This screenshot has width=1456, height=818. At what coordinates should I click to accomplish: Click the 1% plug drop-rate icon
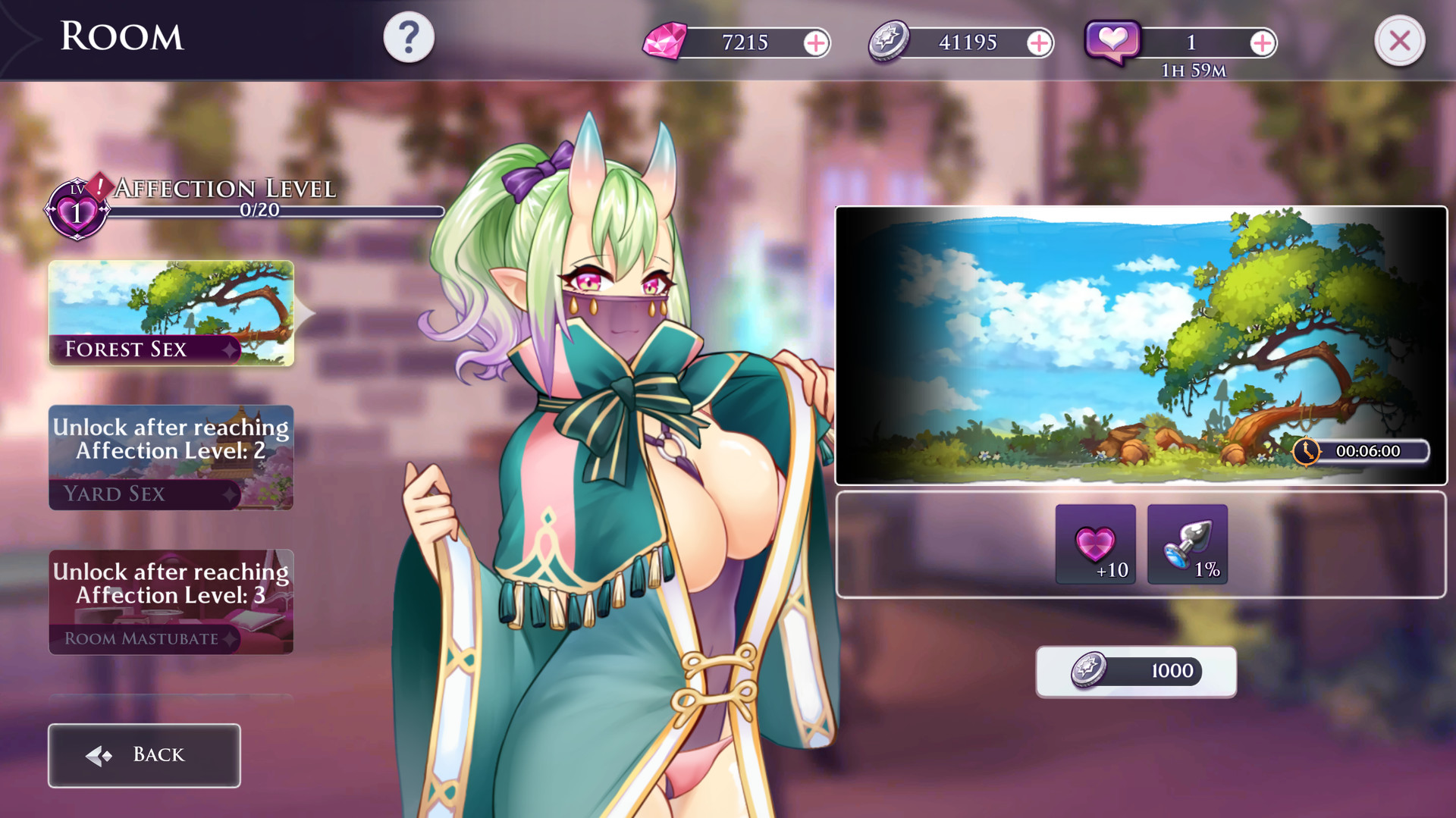point(1188,545)
